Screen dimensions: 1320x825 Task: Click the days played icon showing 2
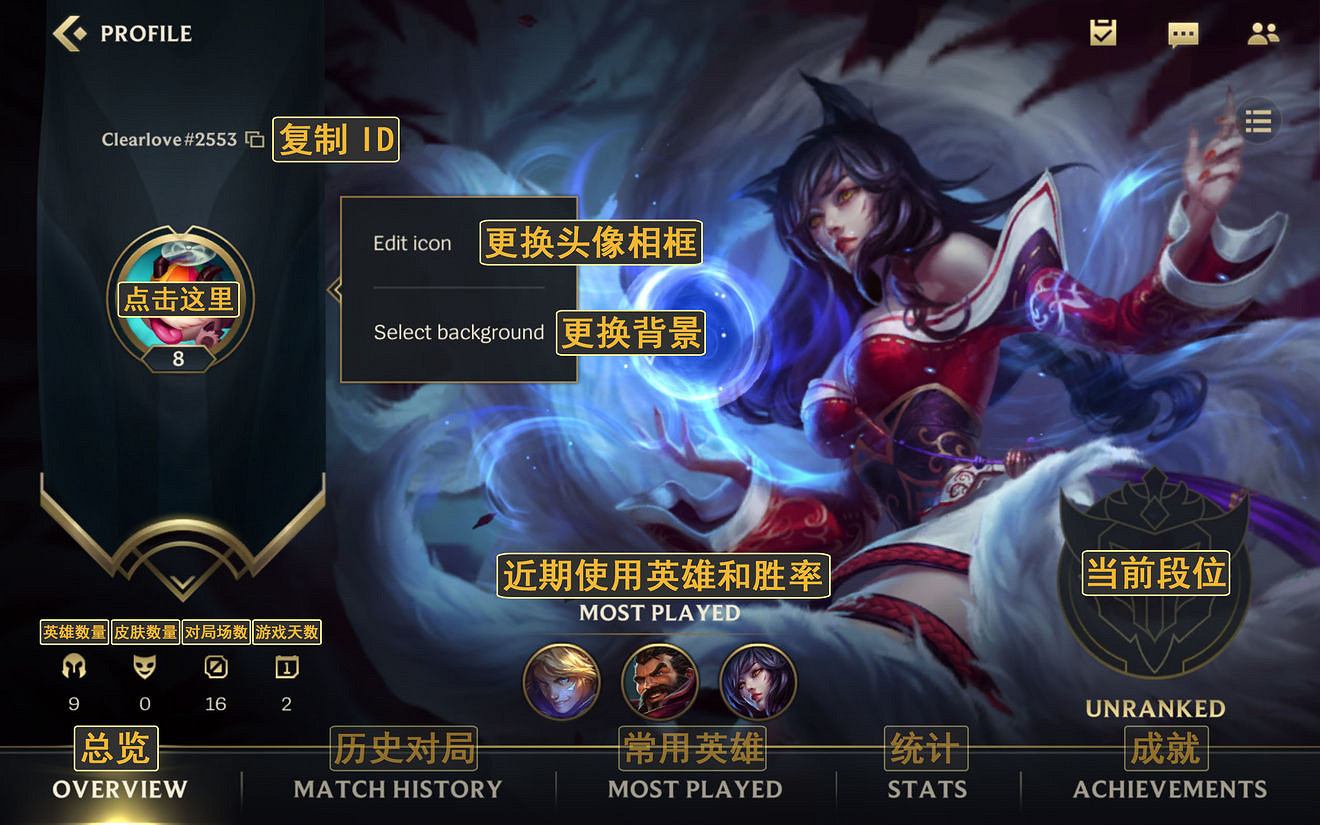(x=286, y=667)
